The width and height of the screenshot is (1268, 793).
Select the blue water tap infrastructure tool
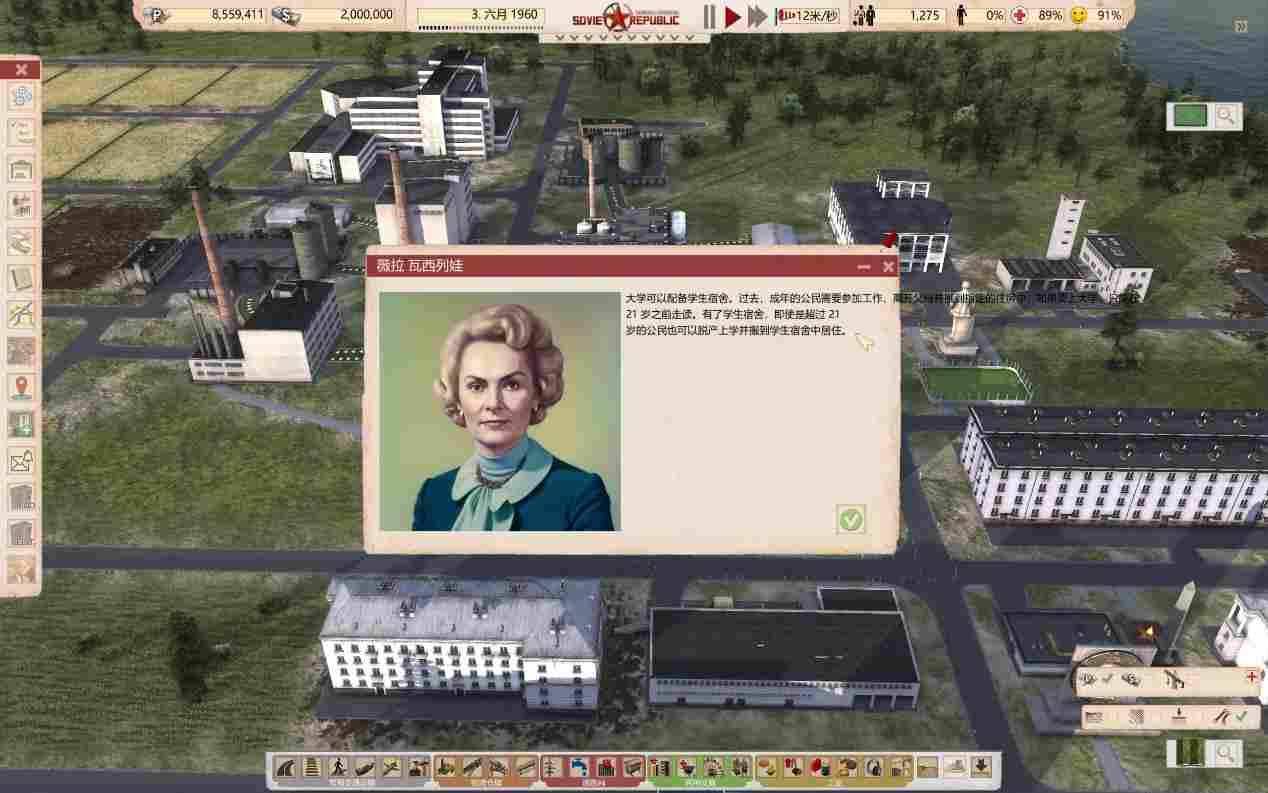pyautogui.click(x=579, y=767)
